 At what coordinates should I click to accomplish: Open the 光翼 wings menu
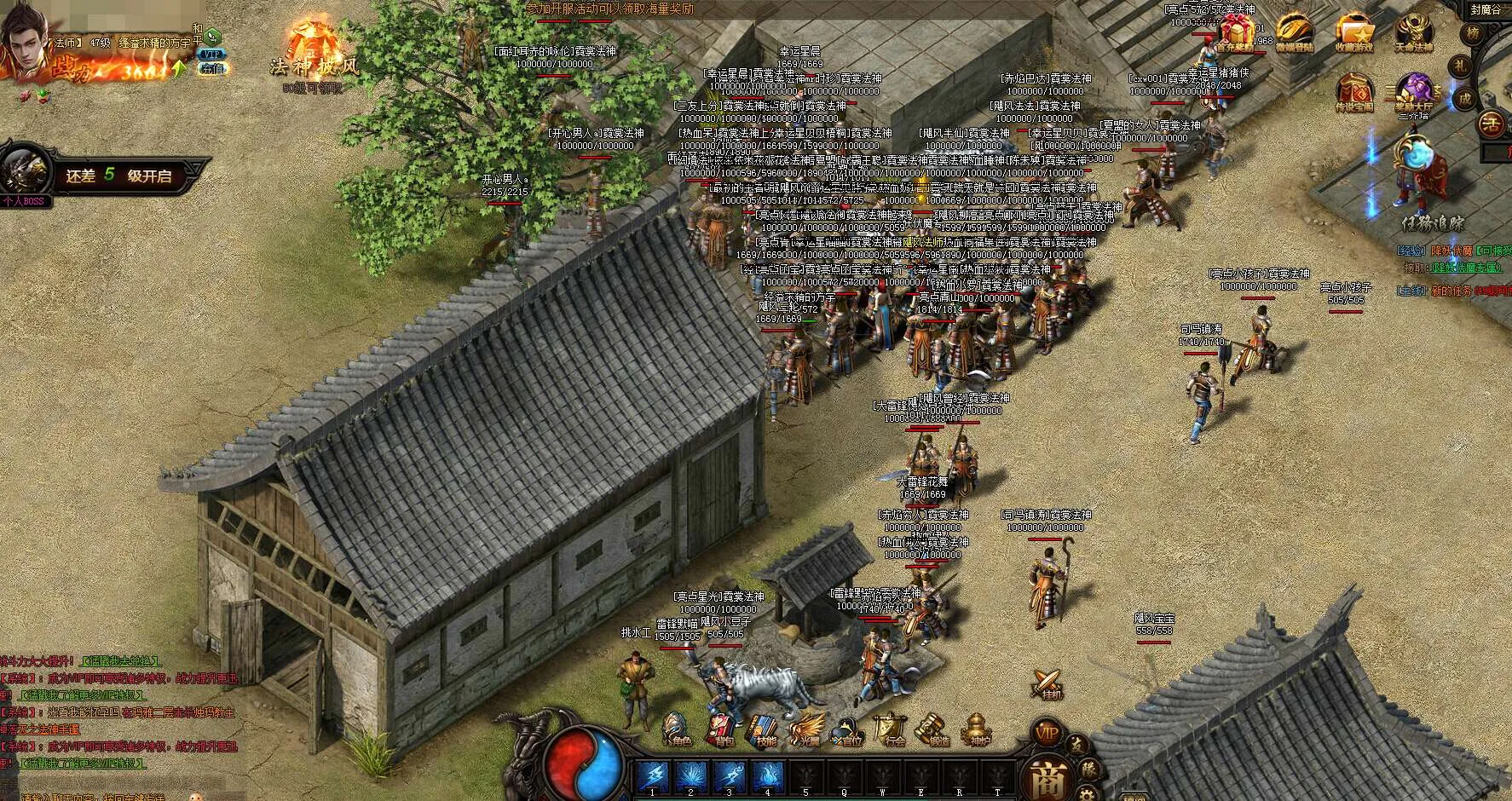[805, 731]
